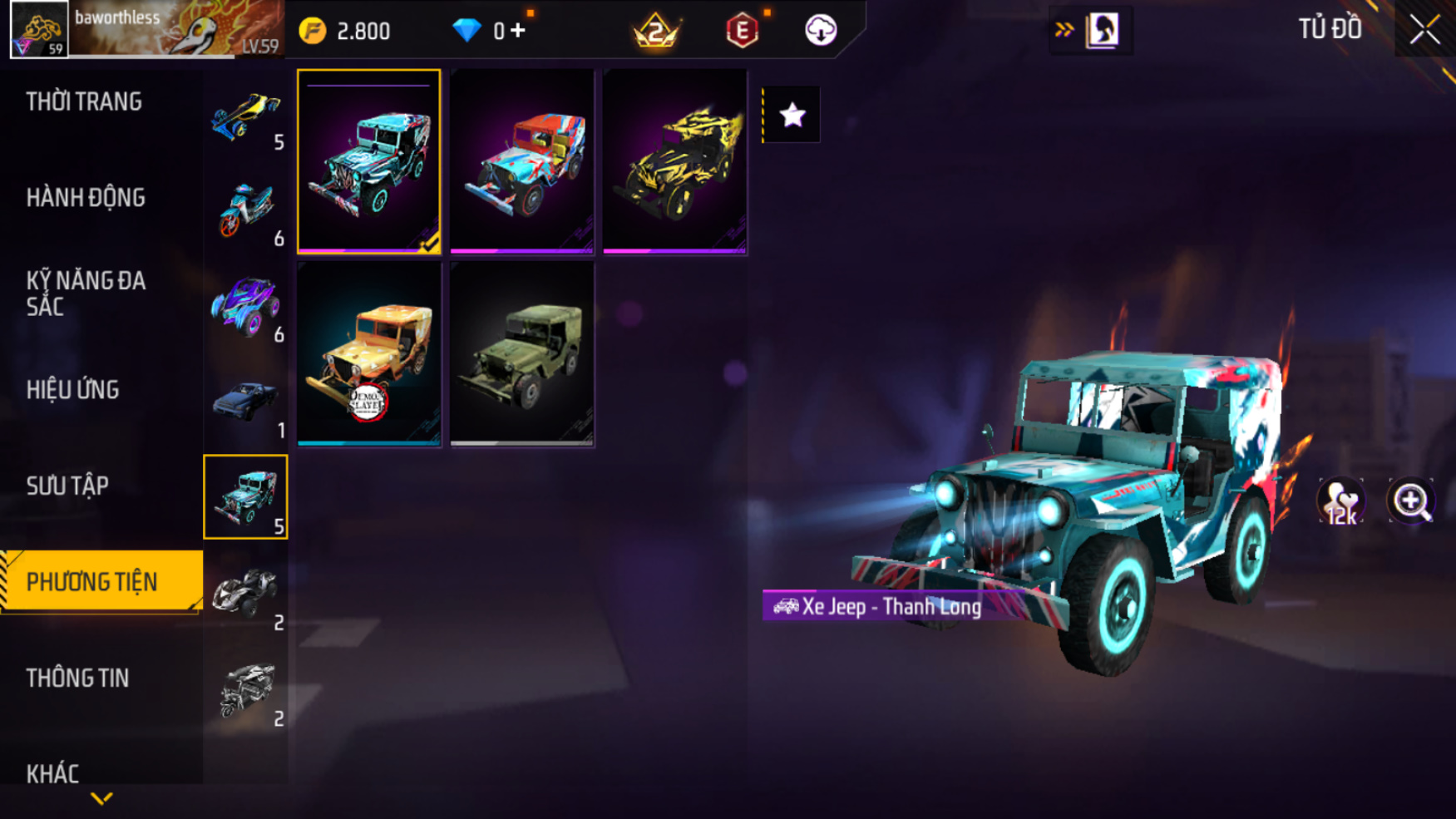Image resolution: width=1456 pixels, height=819 pixels.
Task: Choose the Thông Tin category
Action: coord(77,678)
